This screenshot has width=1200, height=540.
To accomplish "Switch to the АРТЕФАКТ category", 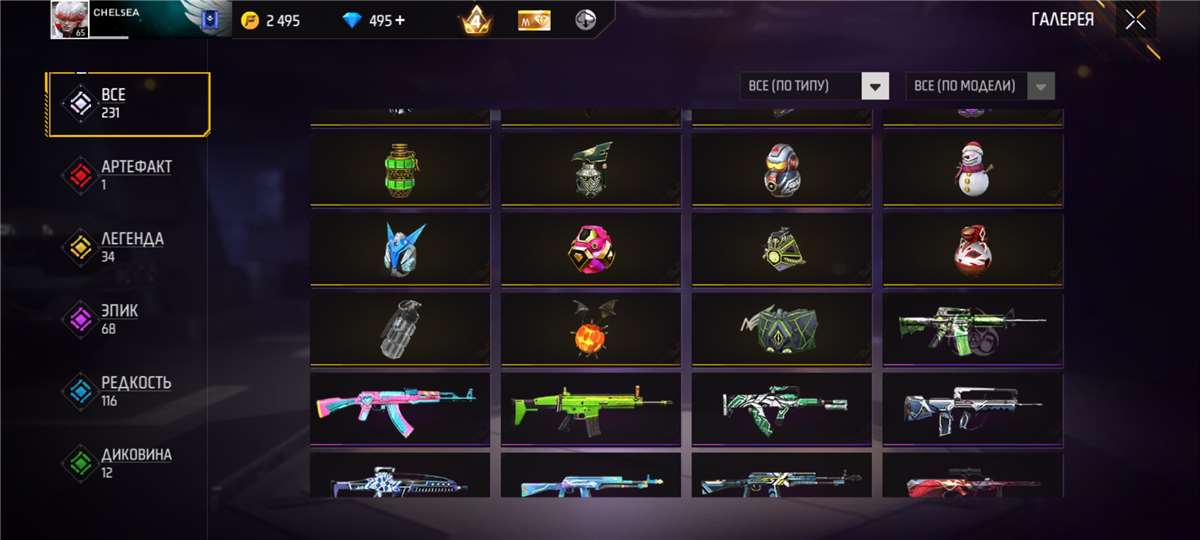I will coord(129,175).
